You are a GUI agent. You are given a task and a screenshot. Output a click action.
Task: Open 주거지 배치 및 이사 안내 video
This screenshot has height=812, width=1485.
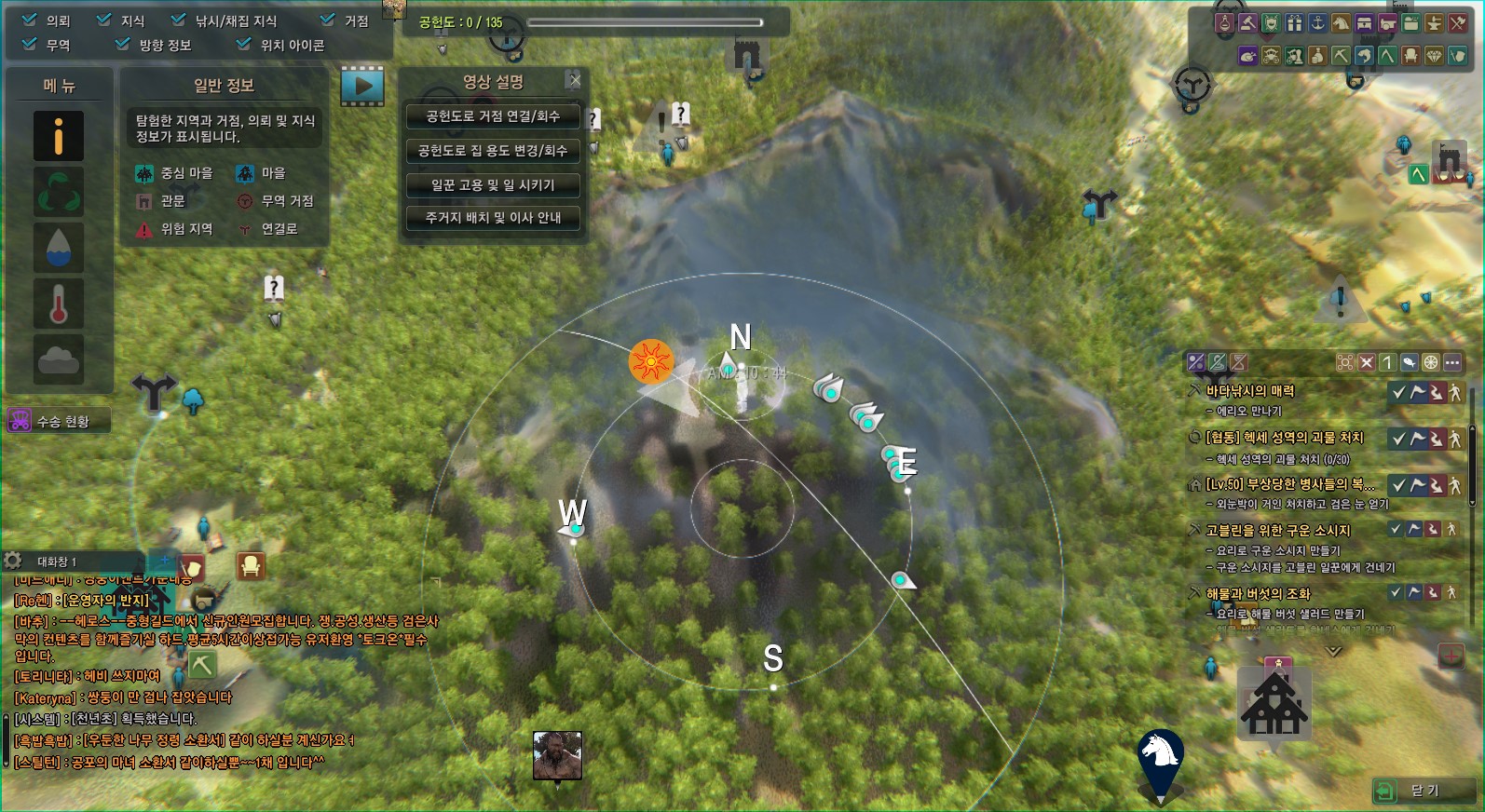tap(493, 218)
